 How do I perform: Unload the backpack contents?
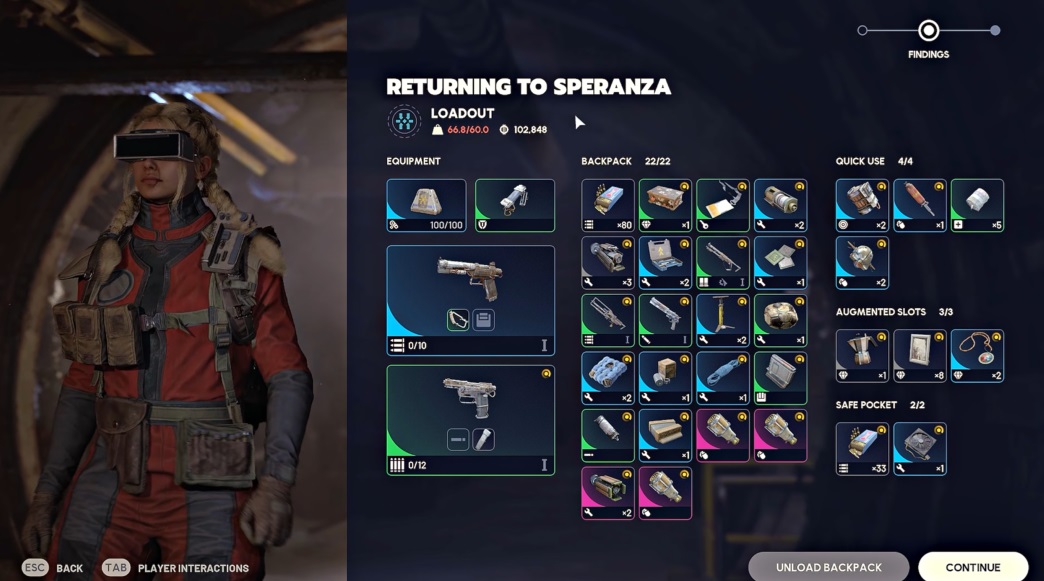click(828, 567)
